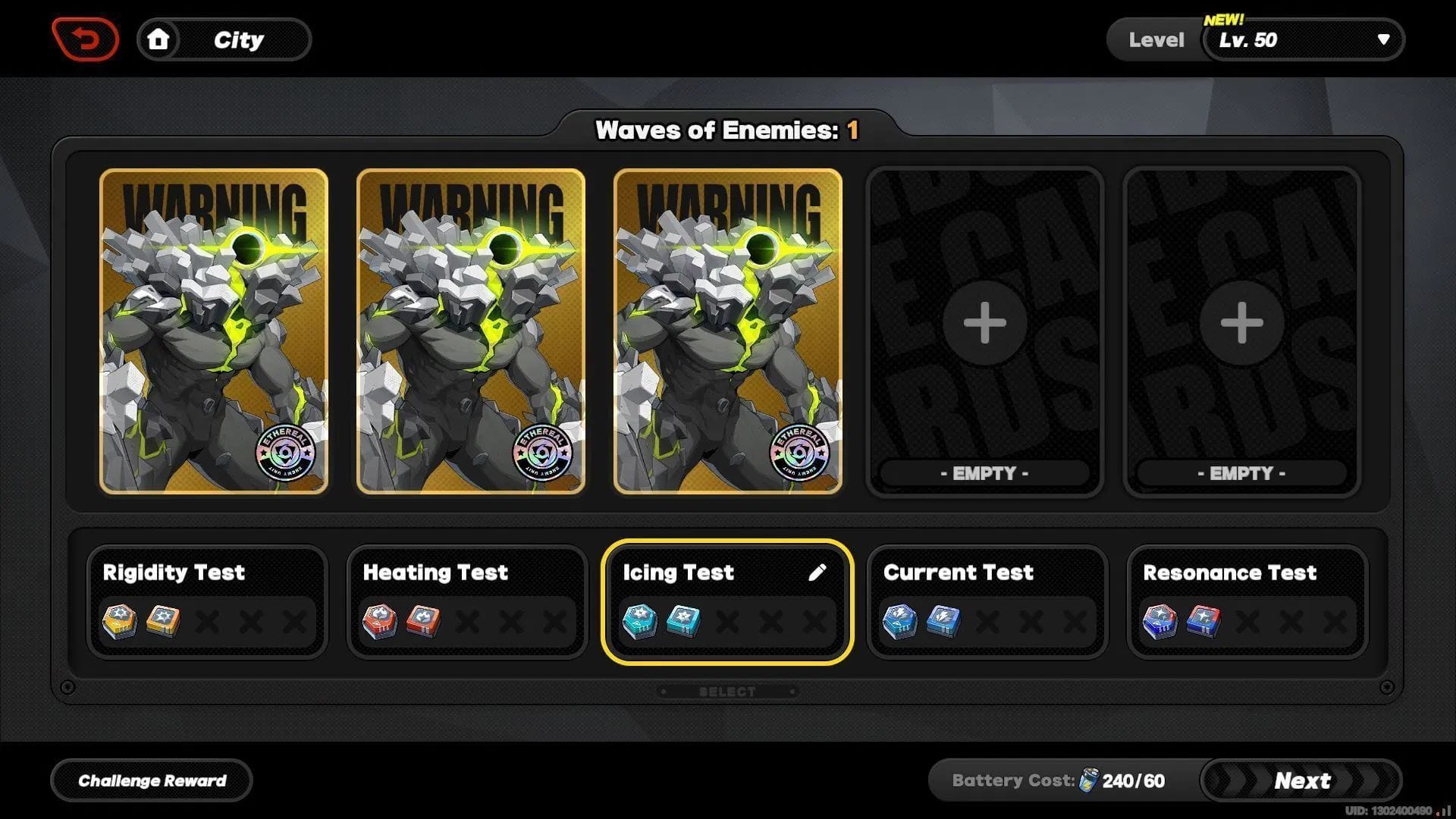Open the Lv. 50 level dropdown
The height and width of the screenshot is (819, 1456).
pyautogui.click(x=1301, y=39)
